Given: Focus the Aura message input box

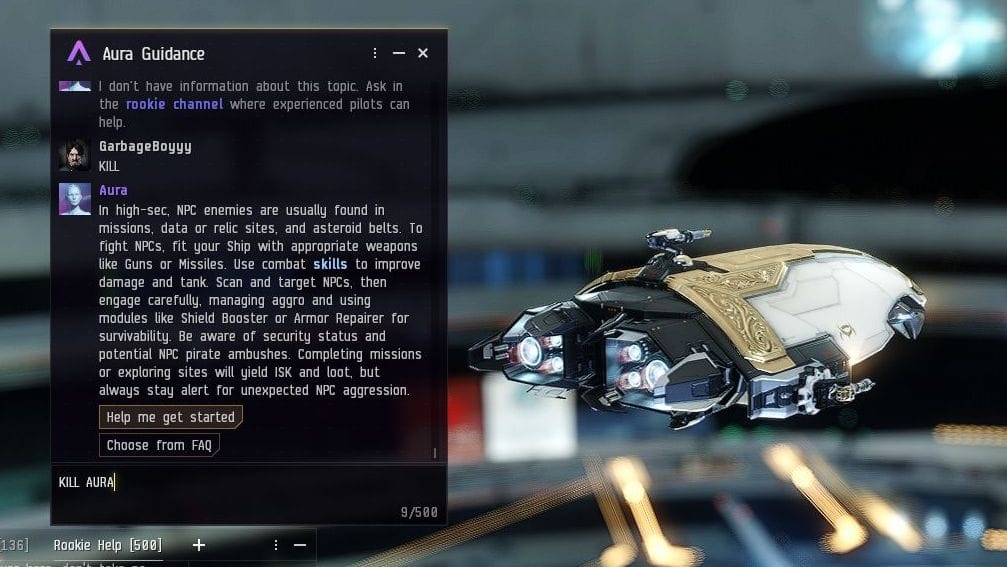Looking at the screenshot, I should tap(240, 483).
